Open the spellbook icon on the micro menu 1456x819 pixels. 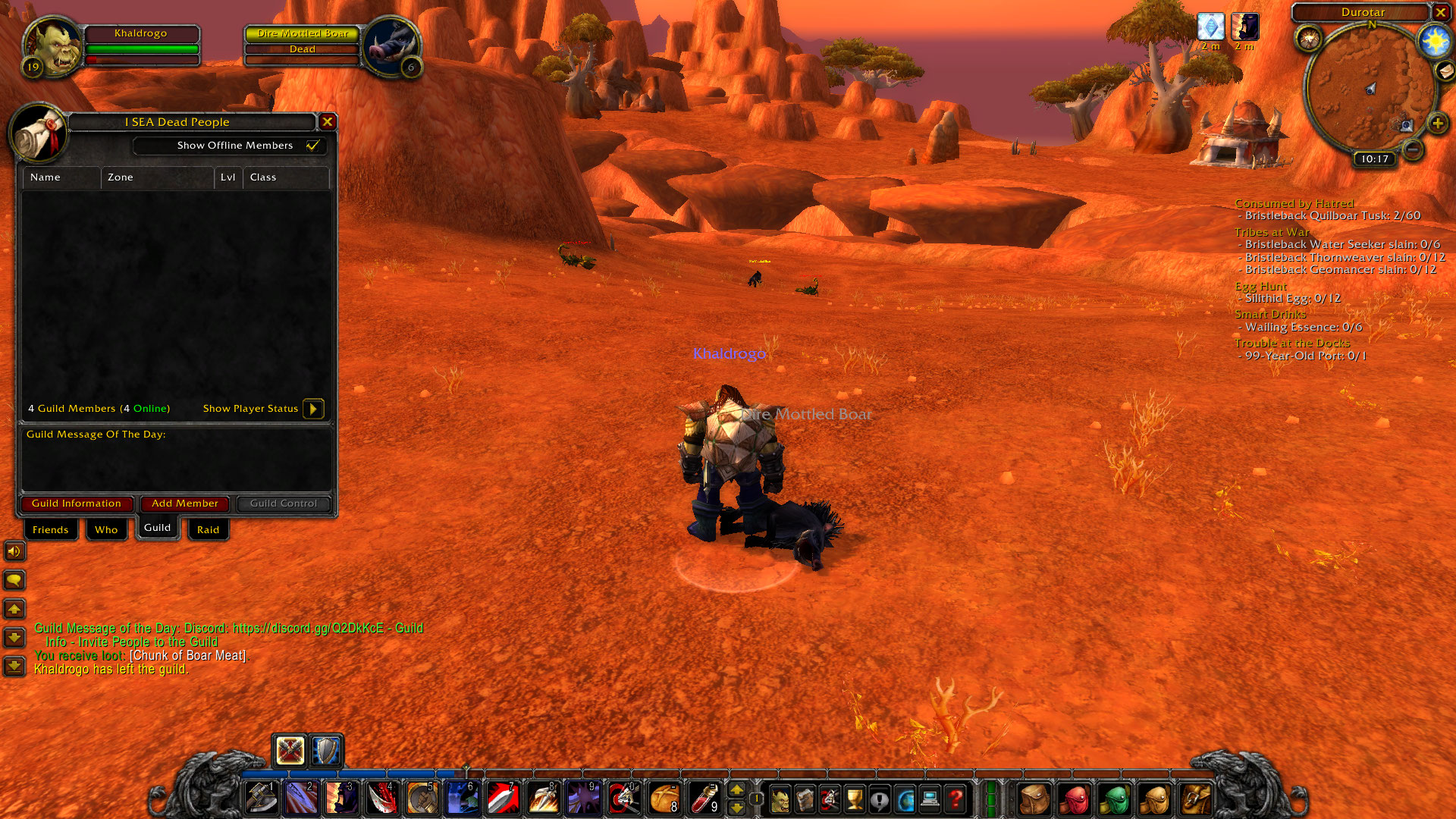click(x=806, y=799)
